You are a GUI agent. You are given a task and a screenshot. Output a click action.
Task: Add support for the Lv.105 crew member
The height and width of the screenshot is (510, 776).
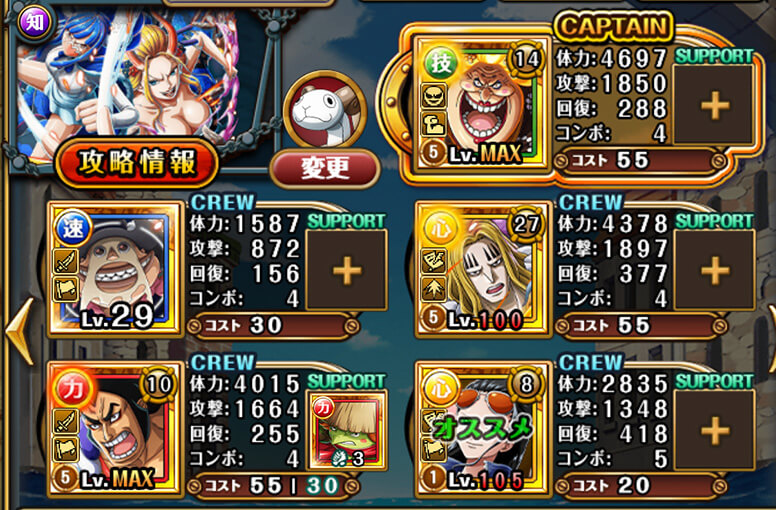[x=714, y=430]
